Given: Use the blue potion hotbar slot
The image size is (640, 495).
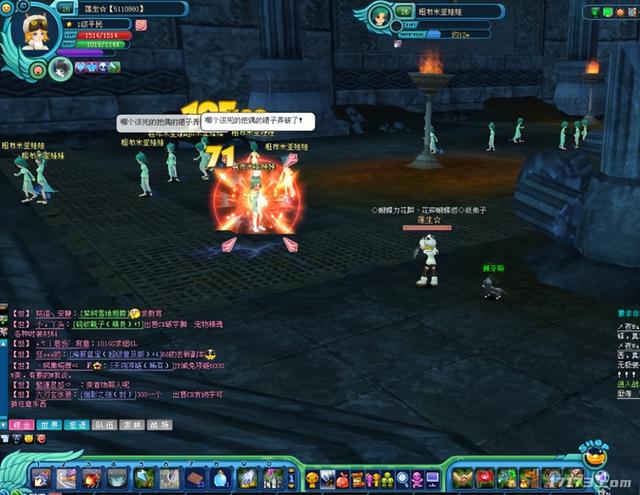Looking at the screenshot, I should coord(222,479).
